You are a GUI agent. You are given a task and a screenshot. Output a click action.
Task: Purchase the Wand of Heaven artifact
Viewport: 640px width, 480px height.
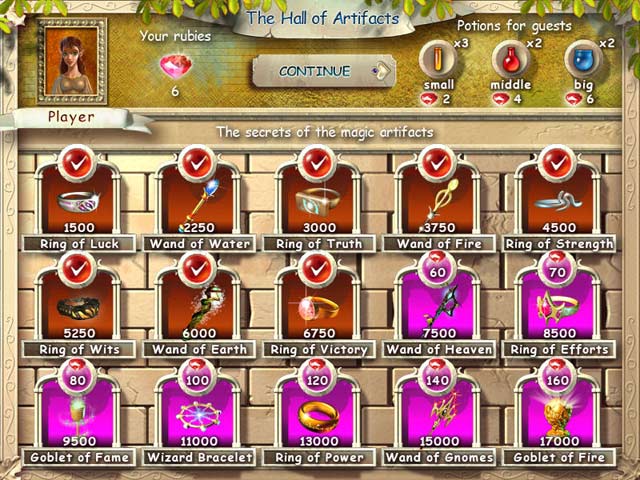(436, 303)
